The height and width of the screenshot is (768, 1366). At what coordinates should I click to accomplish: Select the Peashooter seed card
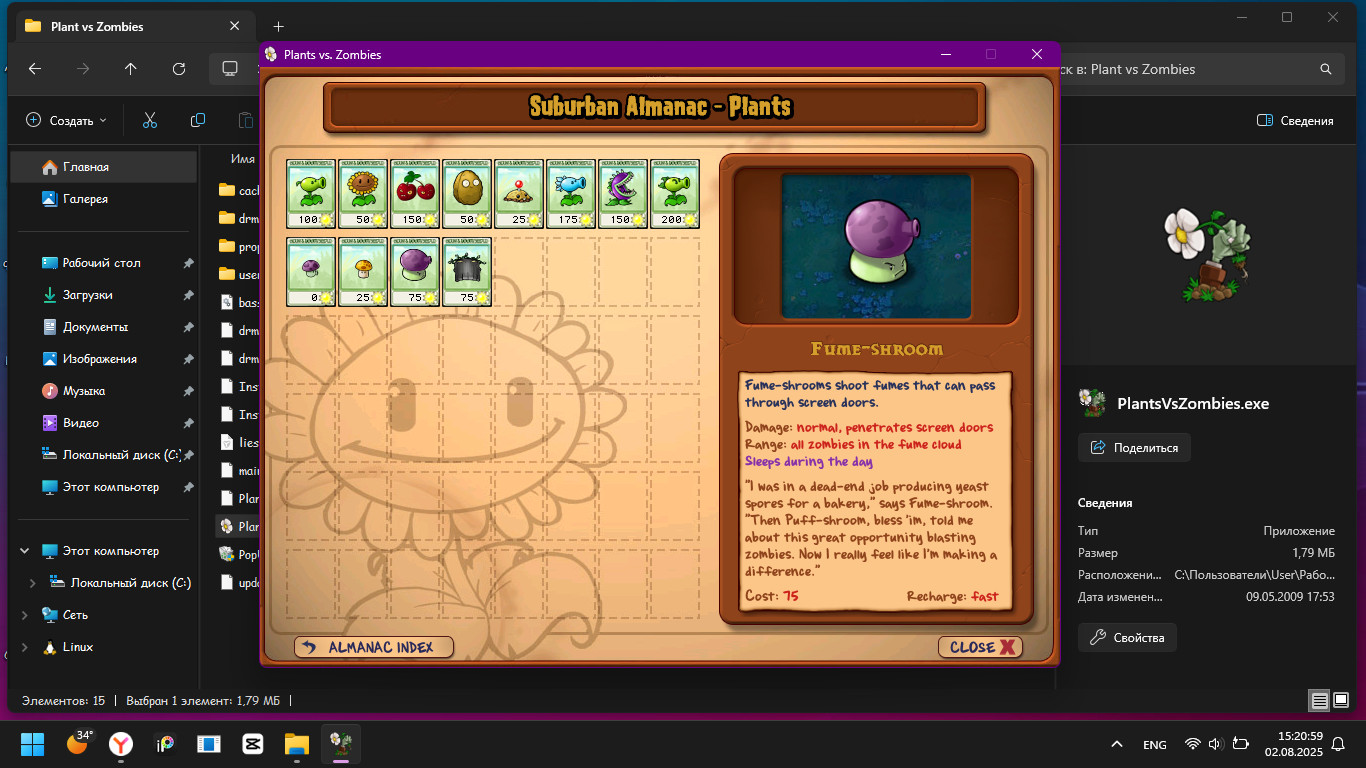(311, 193)
